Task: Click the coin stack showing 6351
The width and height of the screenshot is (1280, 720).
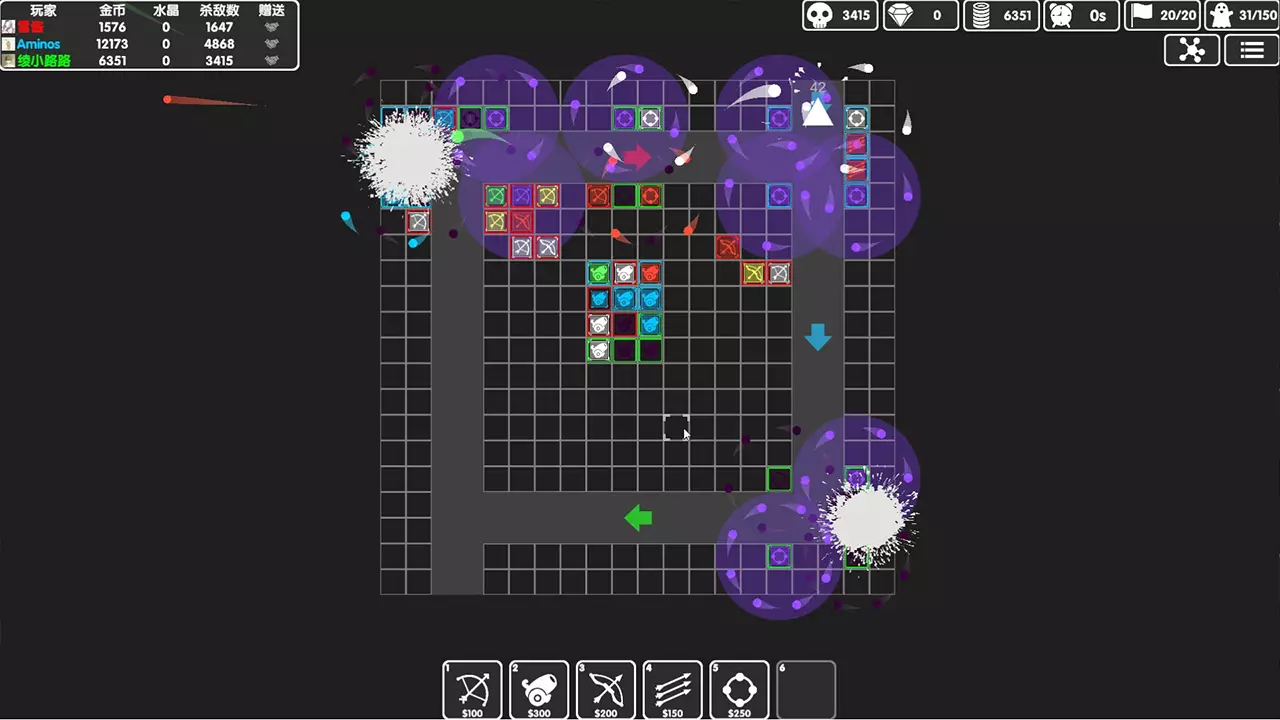Action: coord(1000,15)
